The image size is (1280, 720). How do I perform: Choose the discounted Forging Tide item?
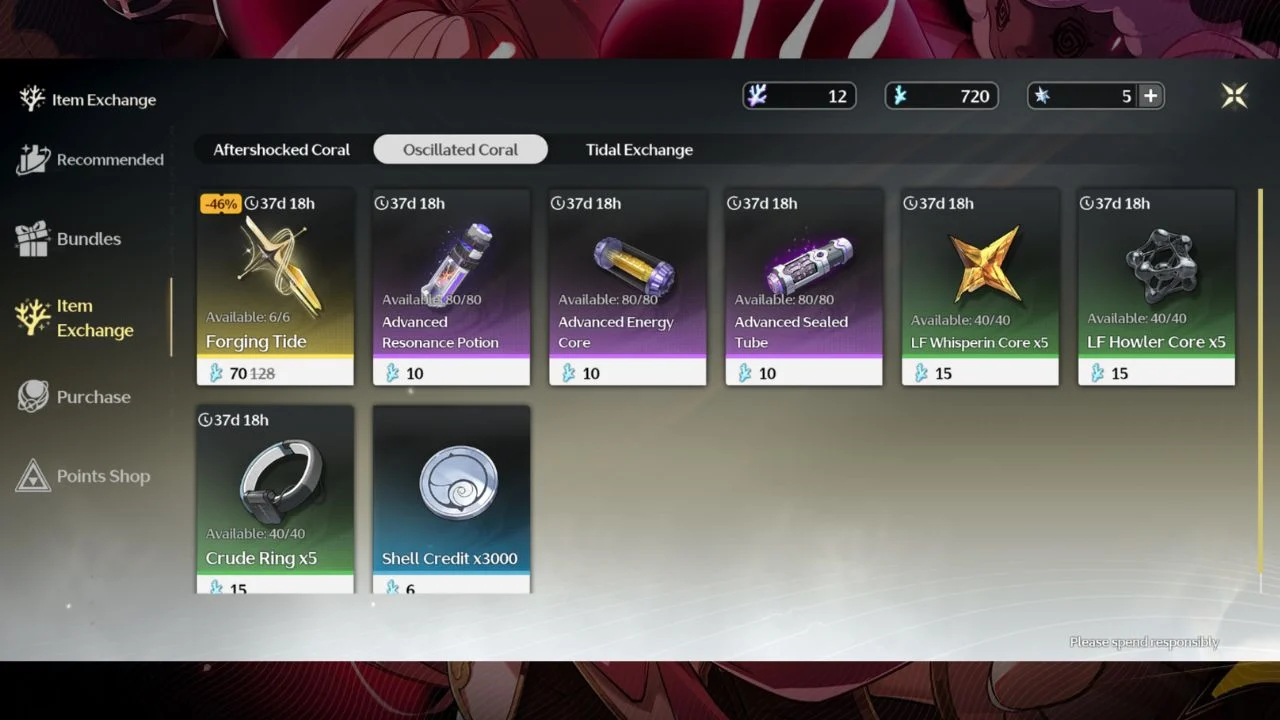pyautogui.click(x=275, y=285)
